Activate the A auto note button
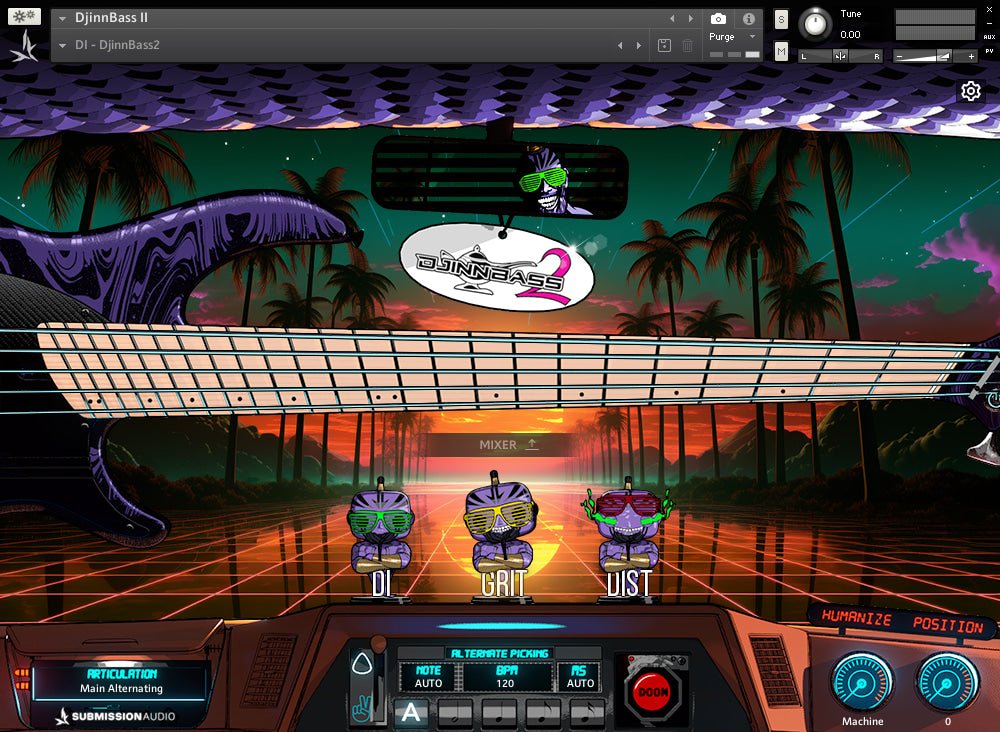Image resolution: width=1000 pixels, height=732 pixels. pos(410,713)
